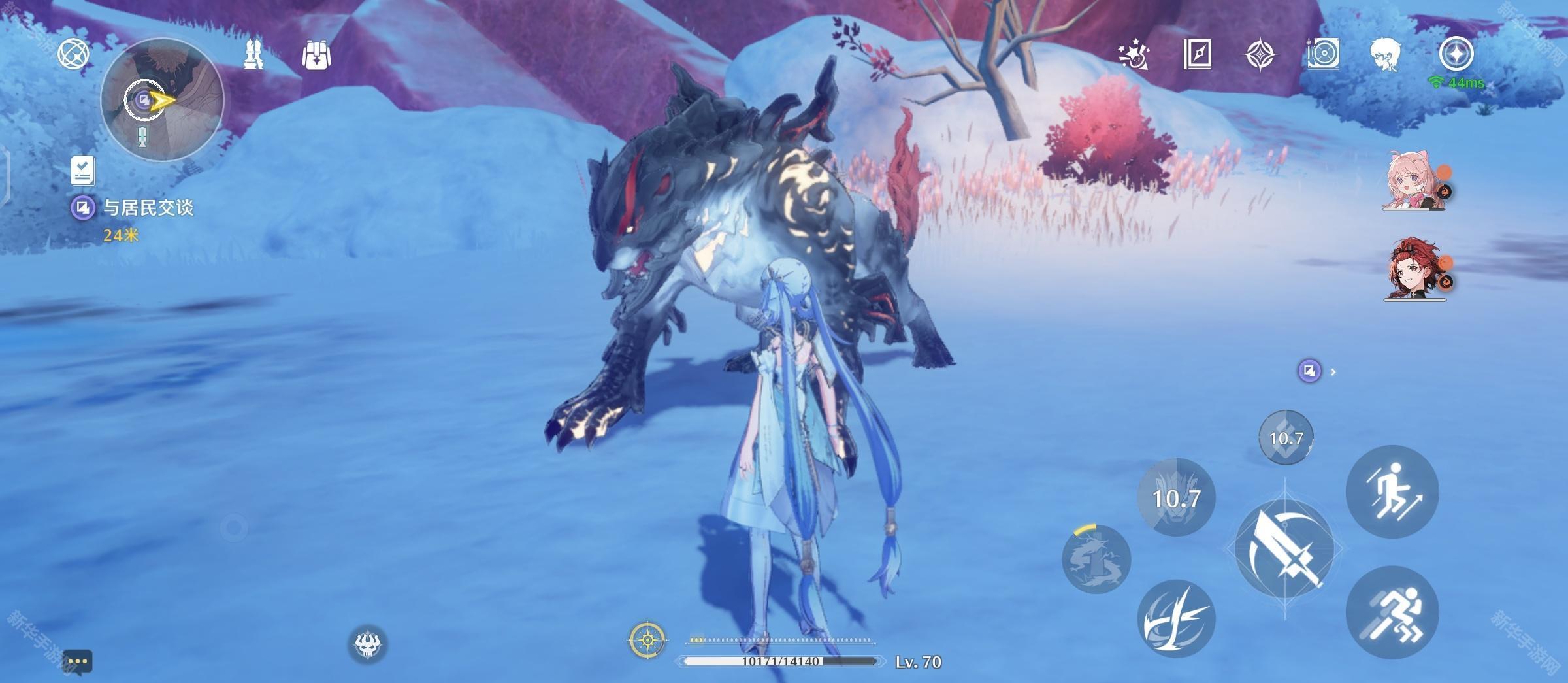Click the four-point star diamond icon

pyautogui.click(x=1260, y=54)
